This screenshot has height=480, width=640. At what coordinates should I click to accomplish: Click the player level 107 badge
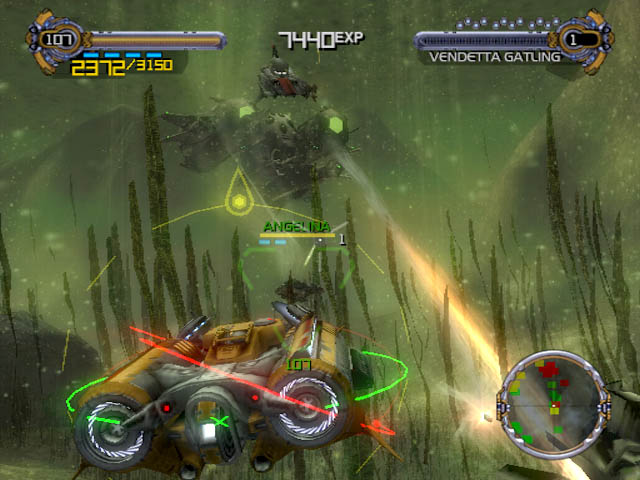(56, 40)
